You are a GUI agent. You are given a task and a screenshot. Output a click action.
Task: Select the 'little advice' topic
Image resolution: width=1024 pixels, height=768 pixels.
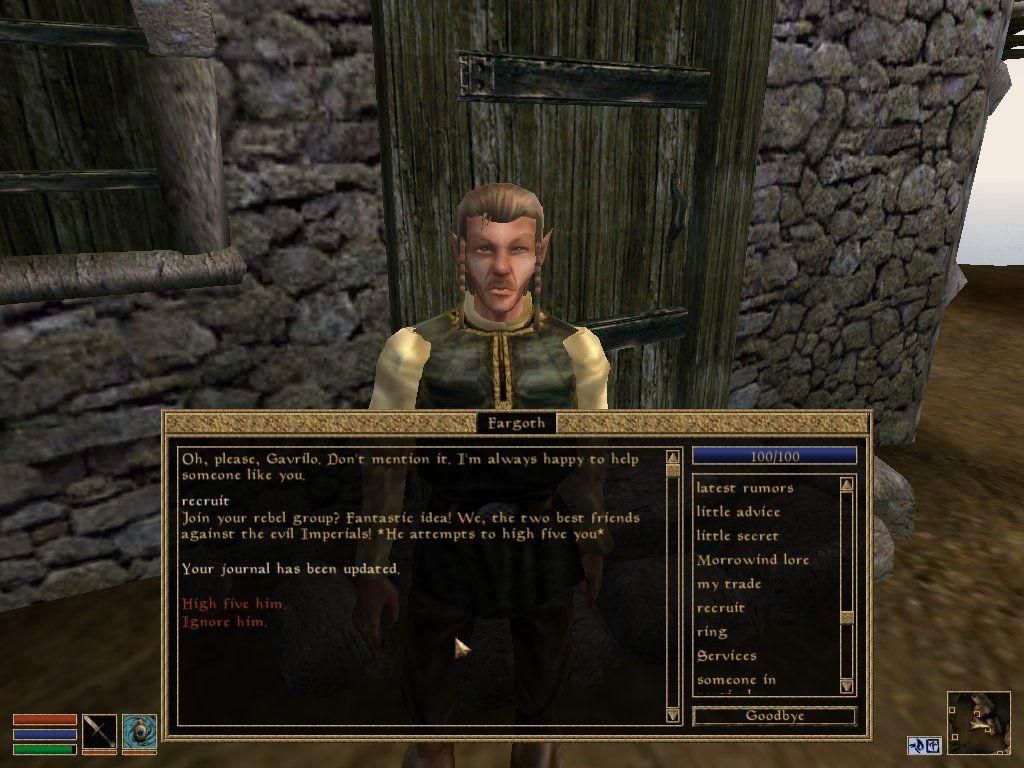[738, 512]
